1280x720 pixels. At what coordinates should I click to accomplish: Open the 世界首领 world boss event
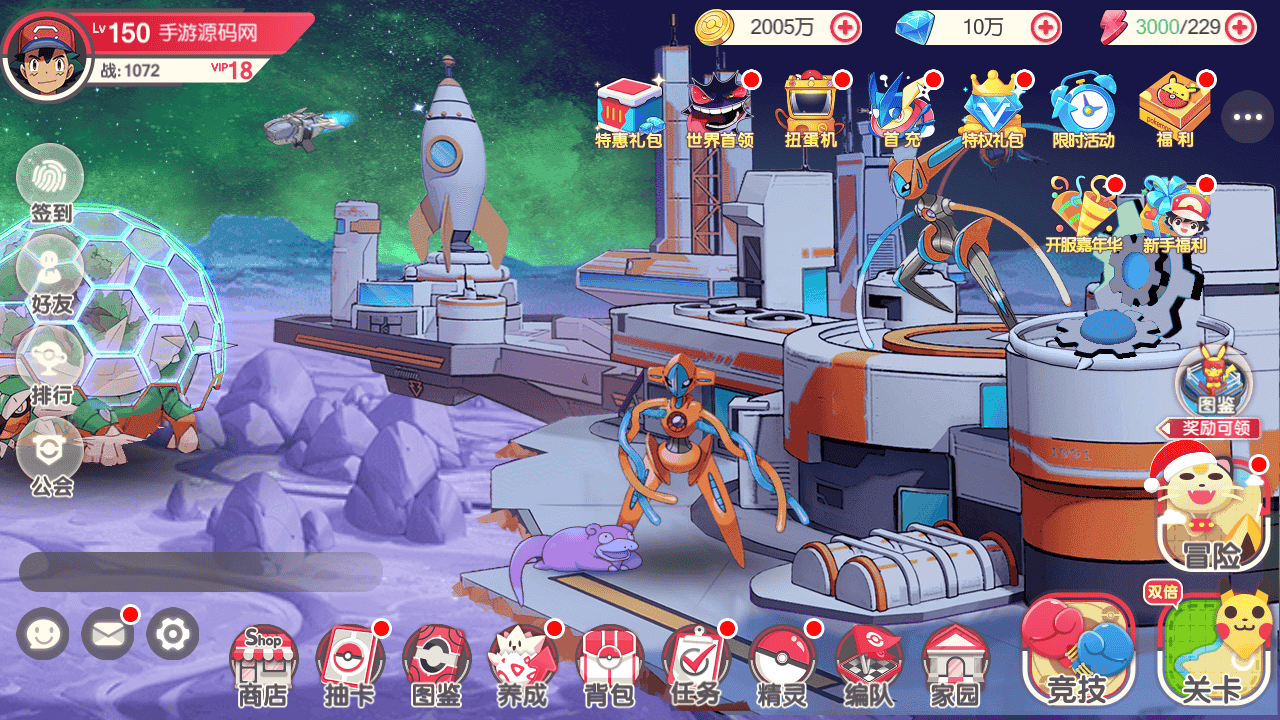point(718,110)
